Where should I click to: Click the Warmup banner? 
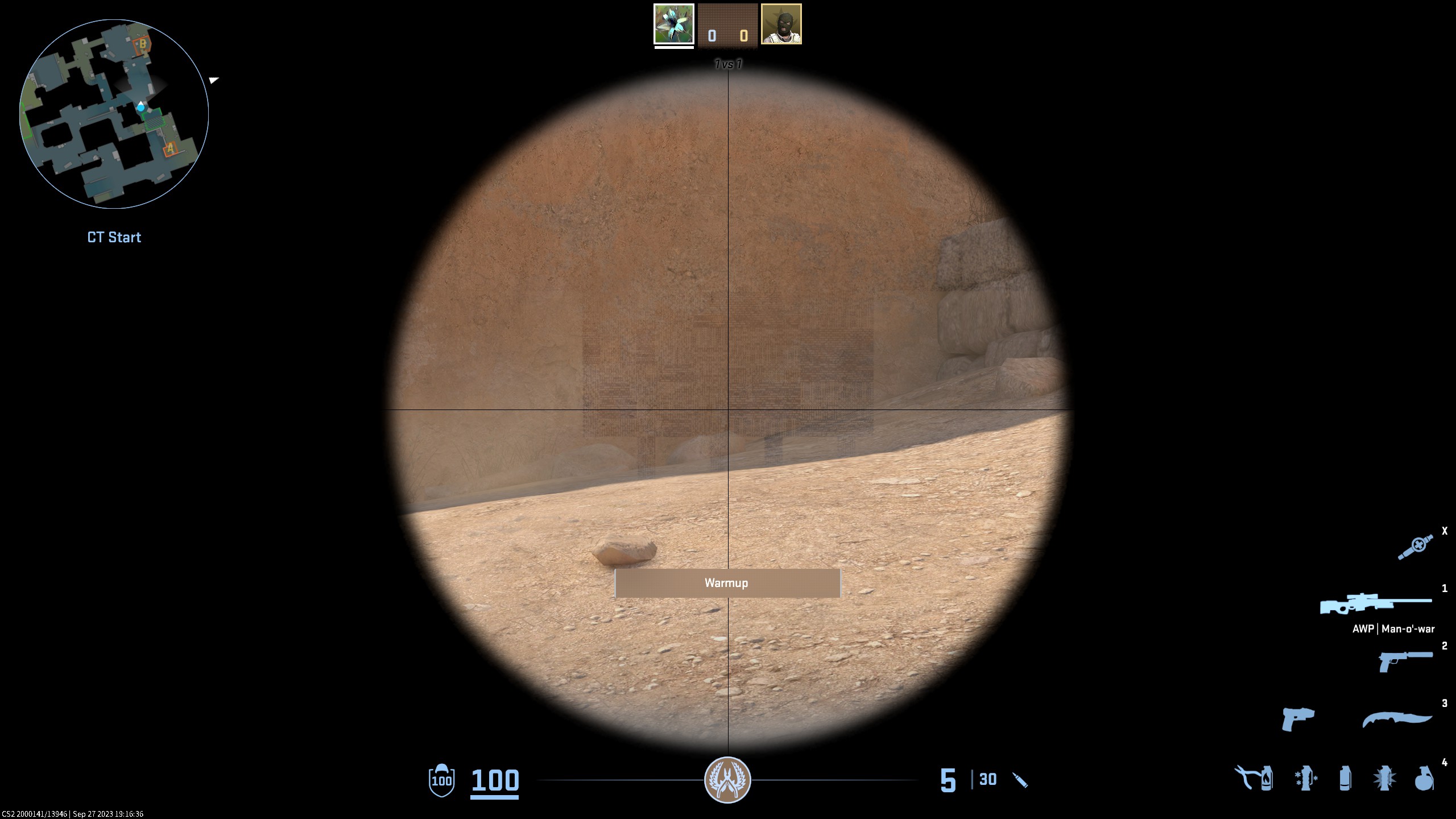727,582
